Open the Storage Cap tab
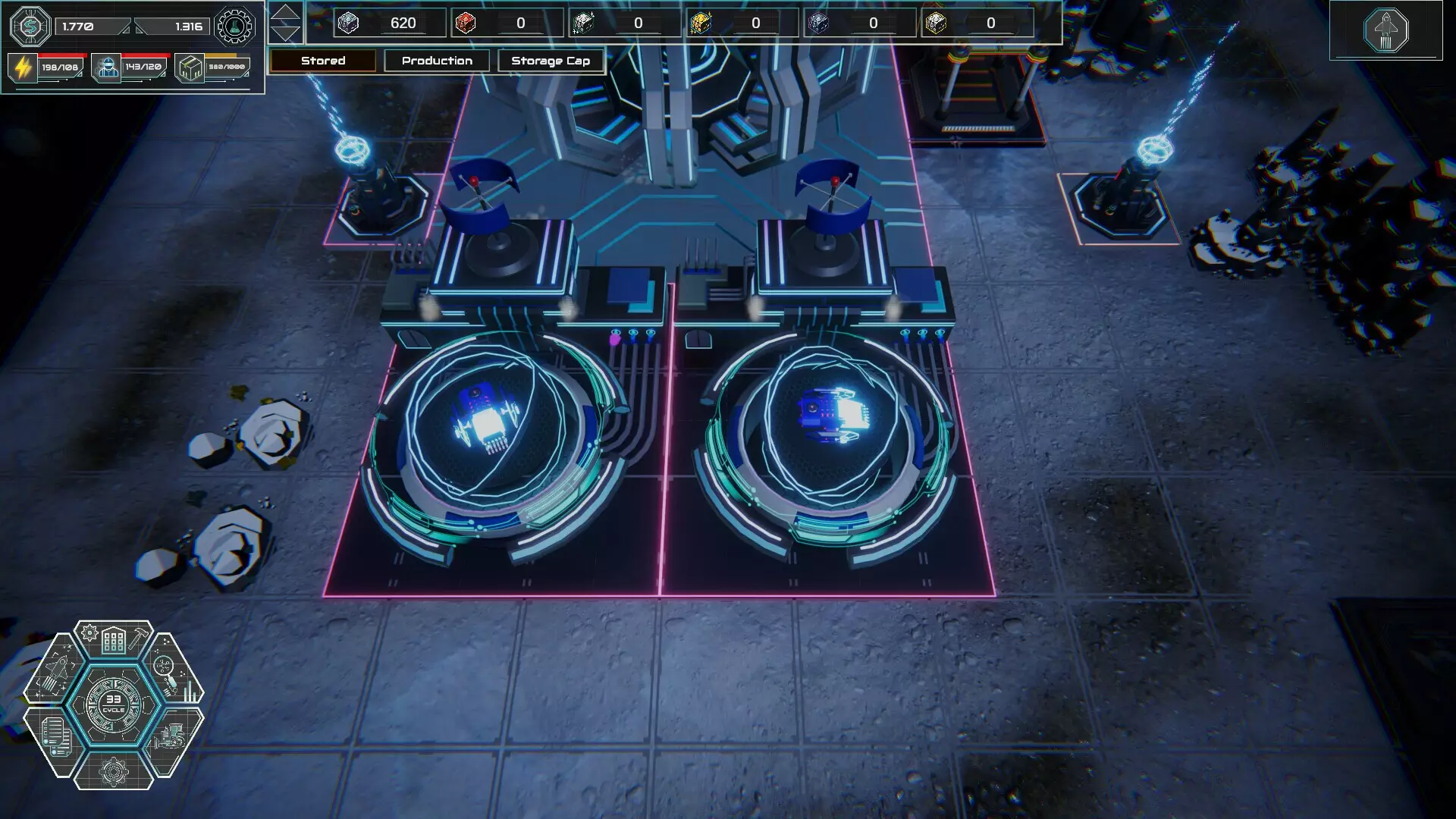This screenshot has height=819, width=1456. (x=551, y=61)
